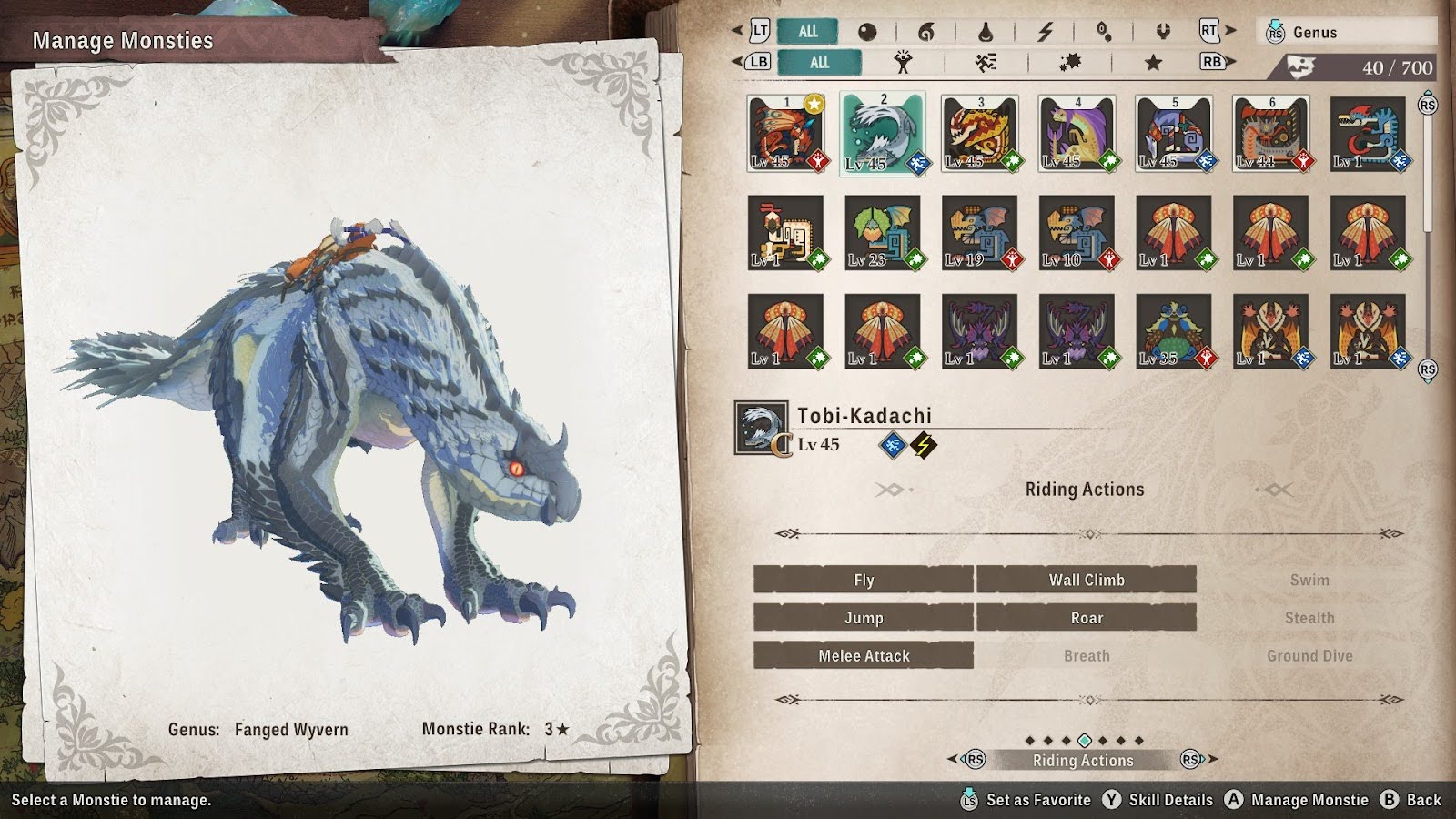Filter Monsties by ice element
This screenshot has height=819, width=1456.
click(x=1103, y=32)
